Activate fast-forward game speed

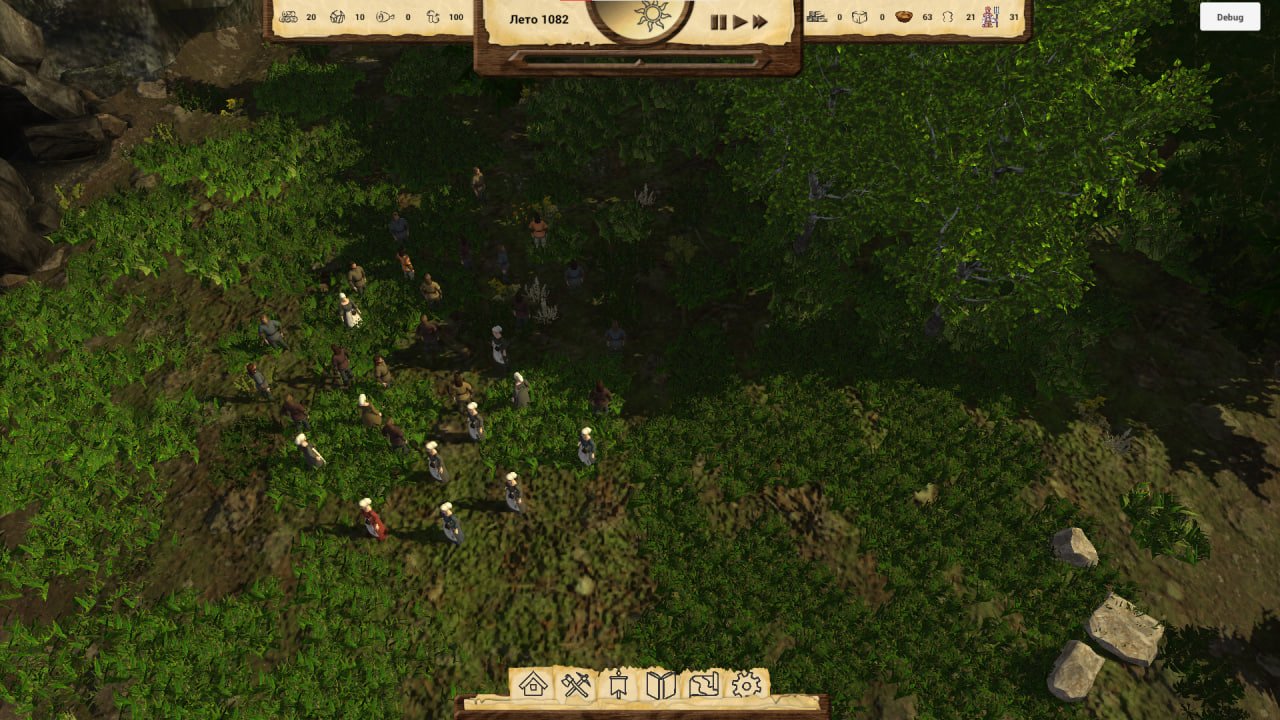pyautogui.click(x=761, y=22)
